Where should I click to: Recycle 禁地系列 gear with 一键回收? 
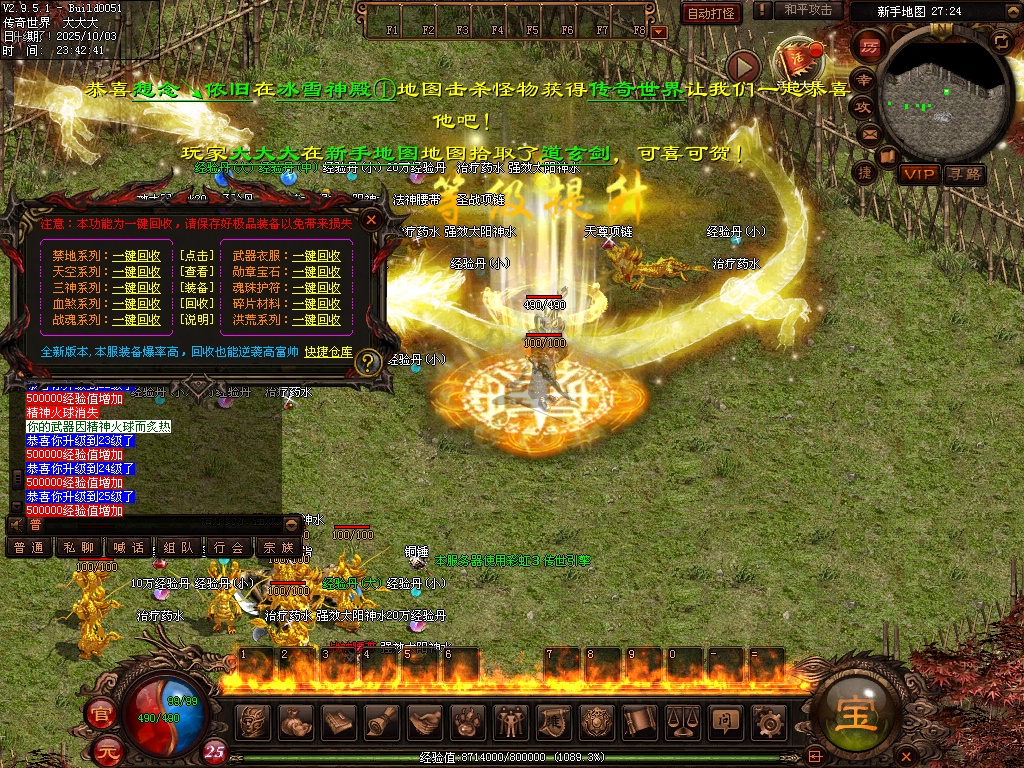[x=136, y=256]
